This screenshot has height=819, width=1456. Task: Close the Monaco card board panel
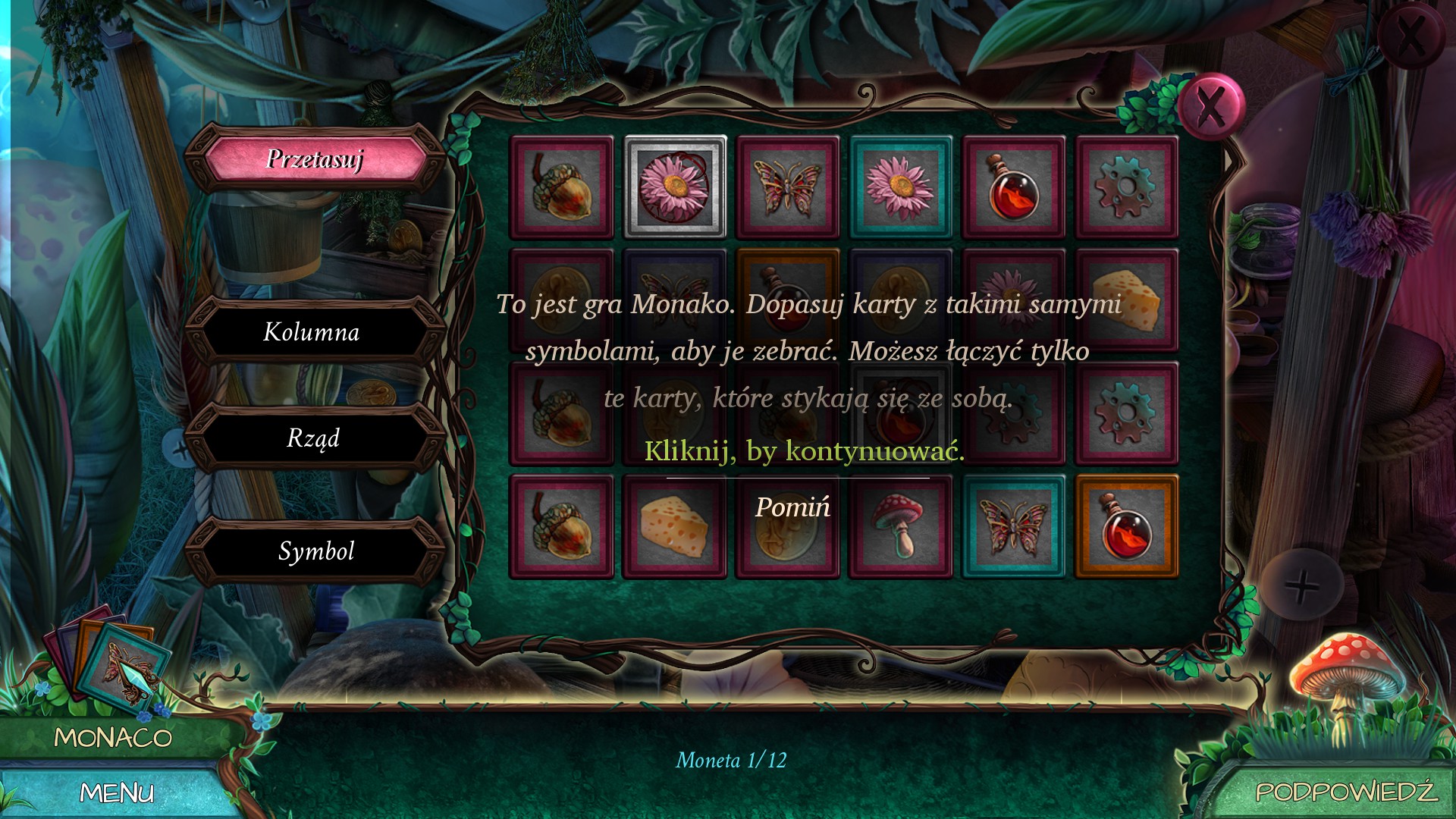(x=1211, y=106)
